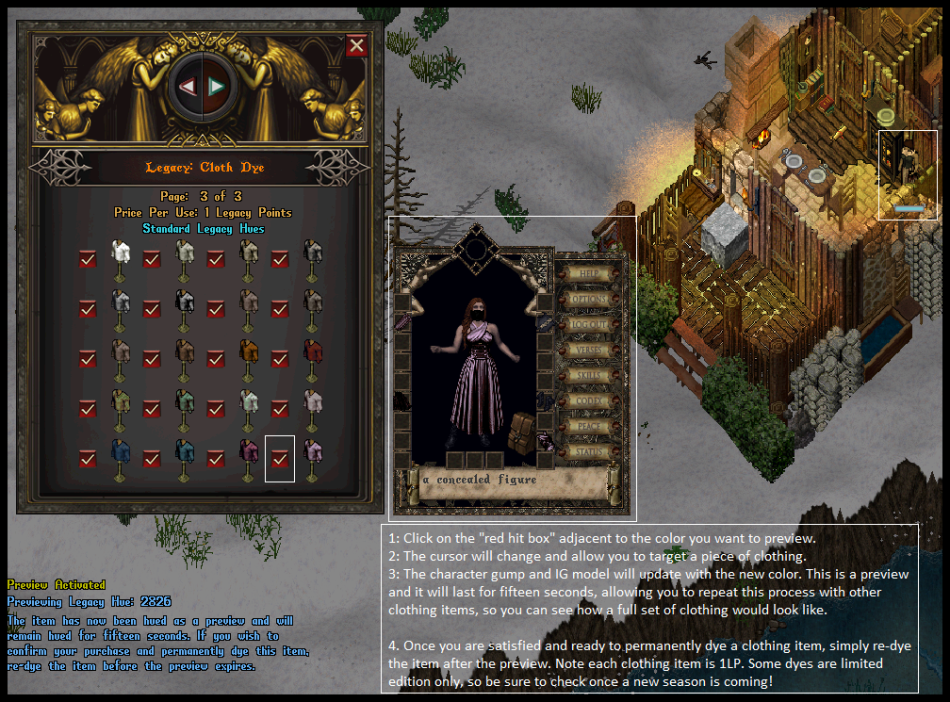Open the Help scroll button
The width and height of the screenshot is (950, 702).
[x=590, y=273]
